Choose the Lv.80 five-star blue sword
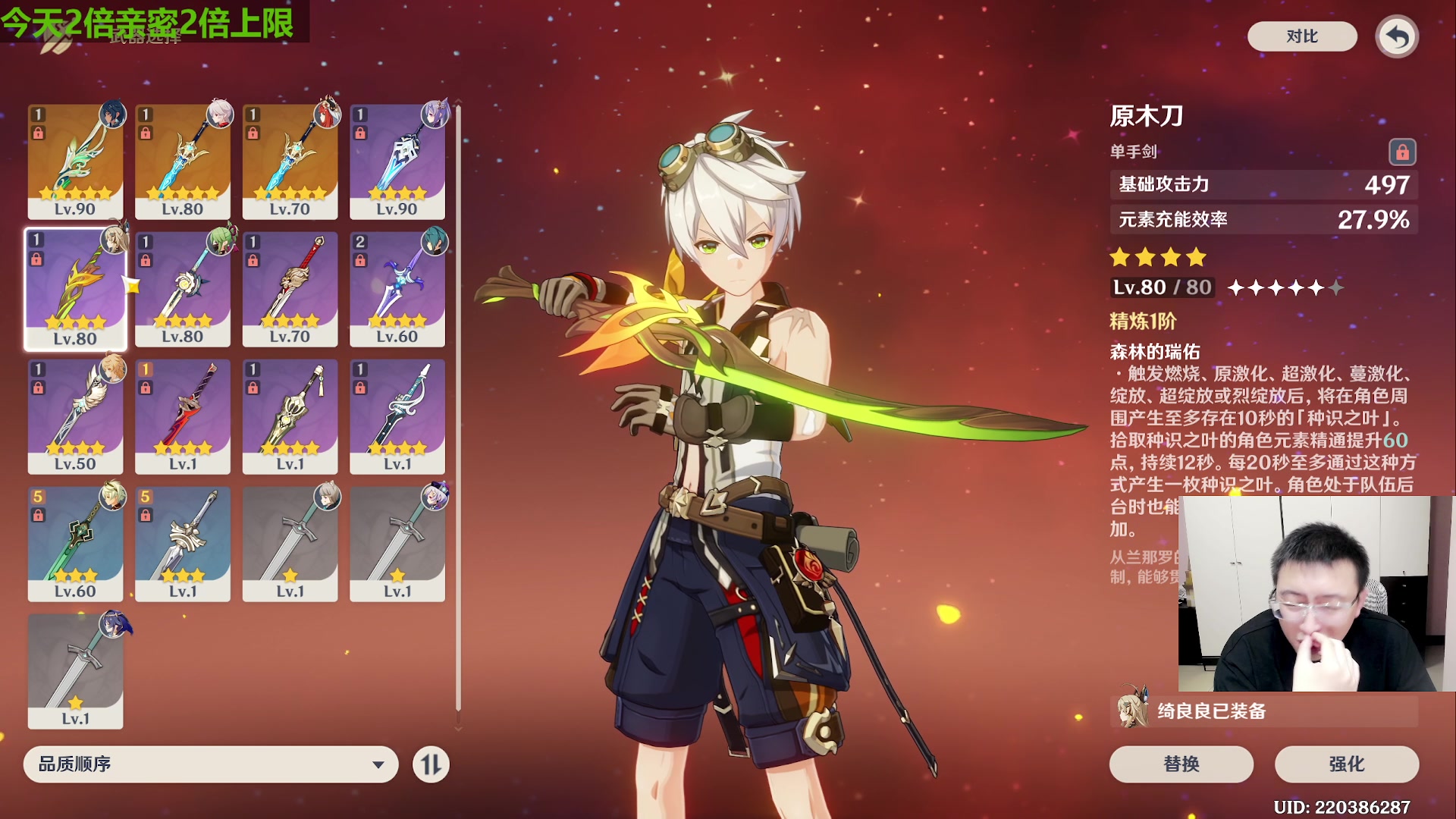 tap(183, 161)
